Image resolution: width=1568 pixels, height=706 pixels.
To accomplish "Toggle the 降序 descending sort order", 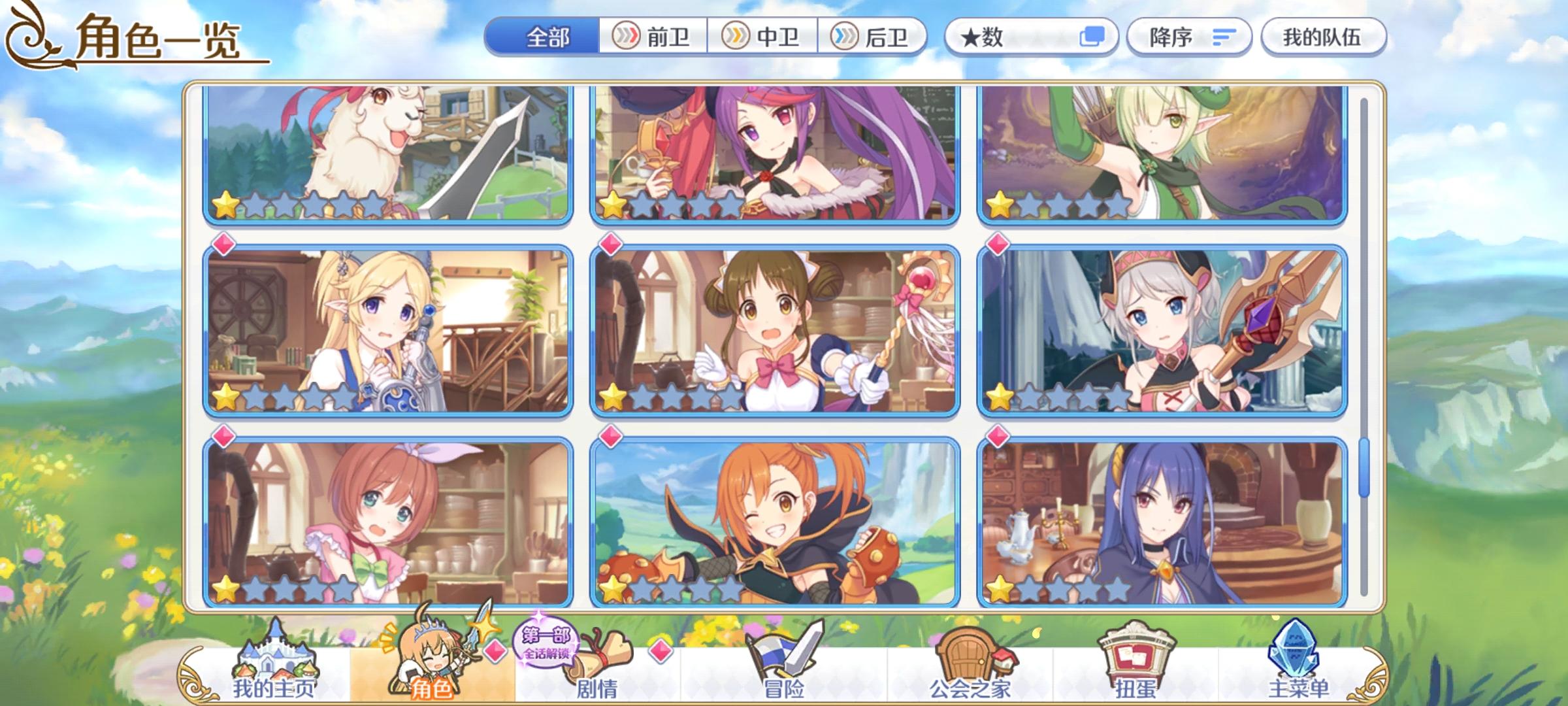I will click(x=1189, y=37).
